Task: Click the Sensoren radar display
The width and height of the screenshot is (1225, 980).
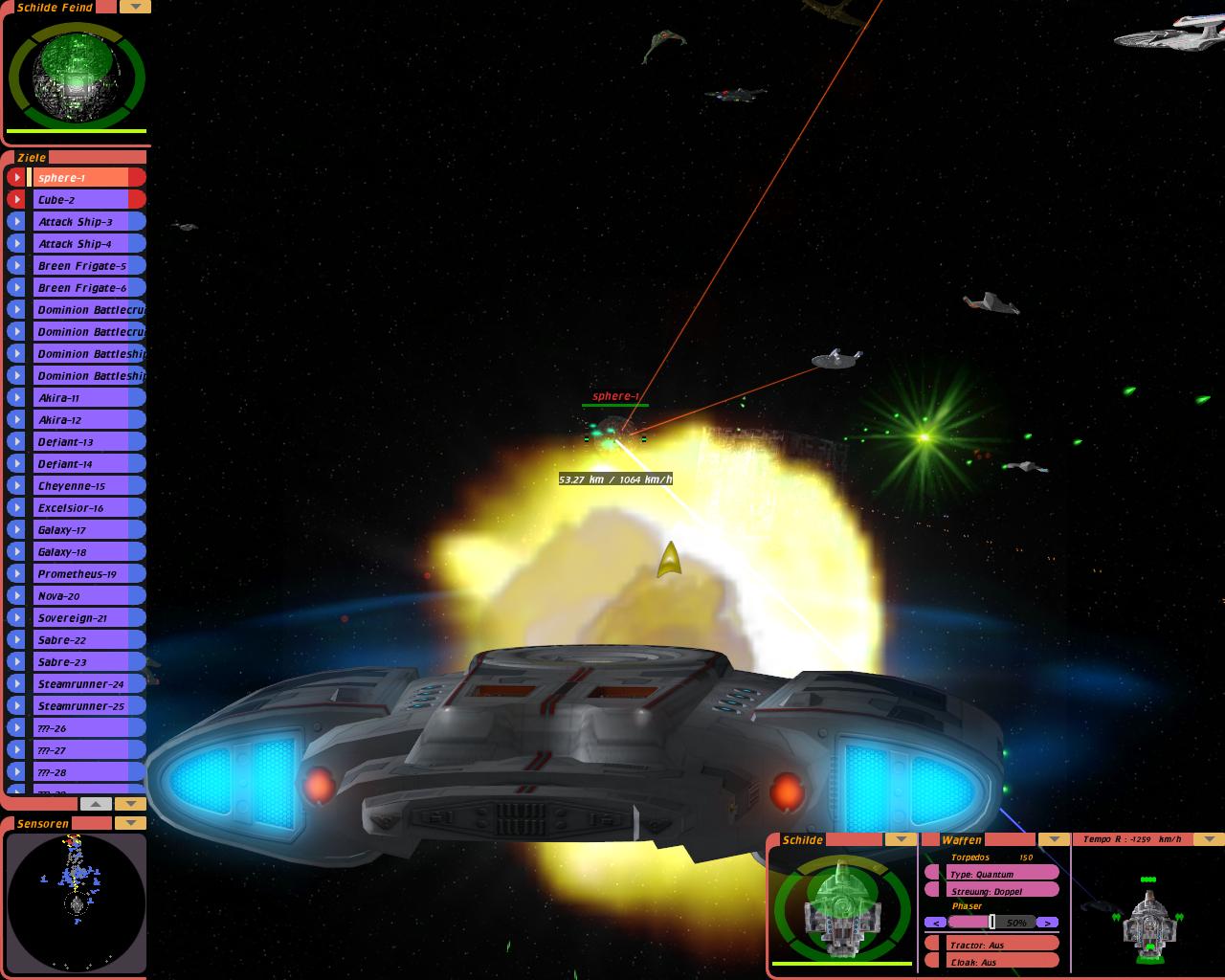Action: click(76, 902)
